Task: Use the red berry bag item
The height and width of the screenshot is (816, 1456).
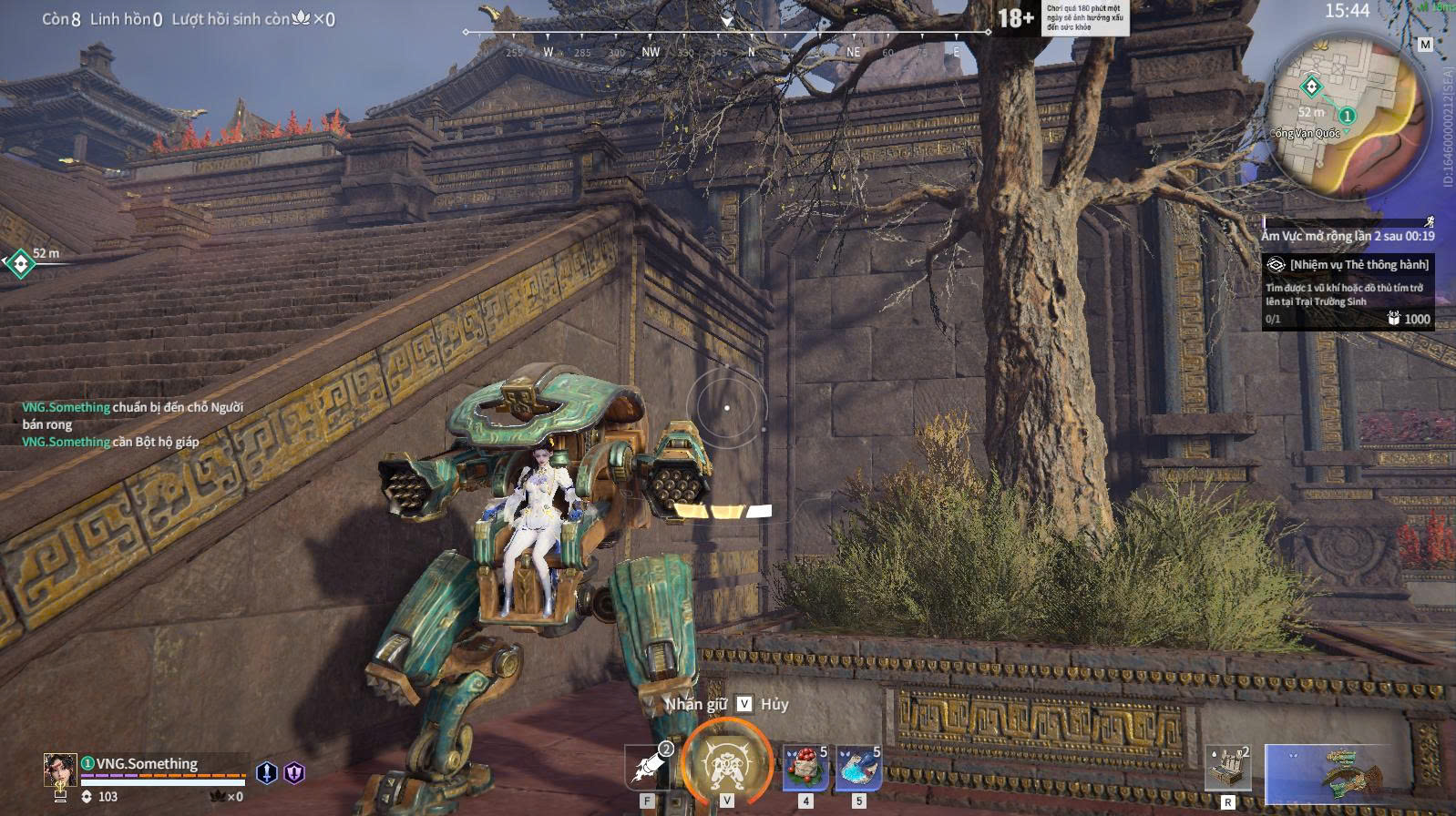Action: tap(805, 768)
